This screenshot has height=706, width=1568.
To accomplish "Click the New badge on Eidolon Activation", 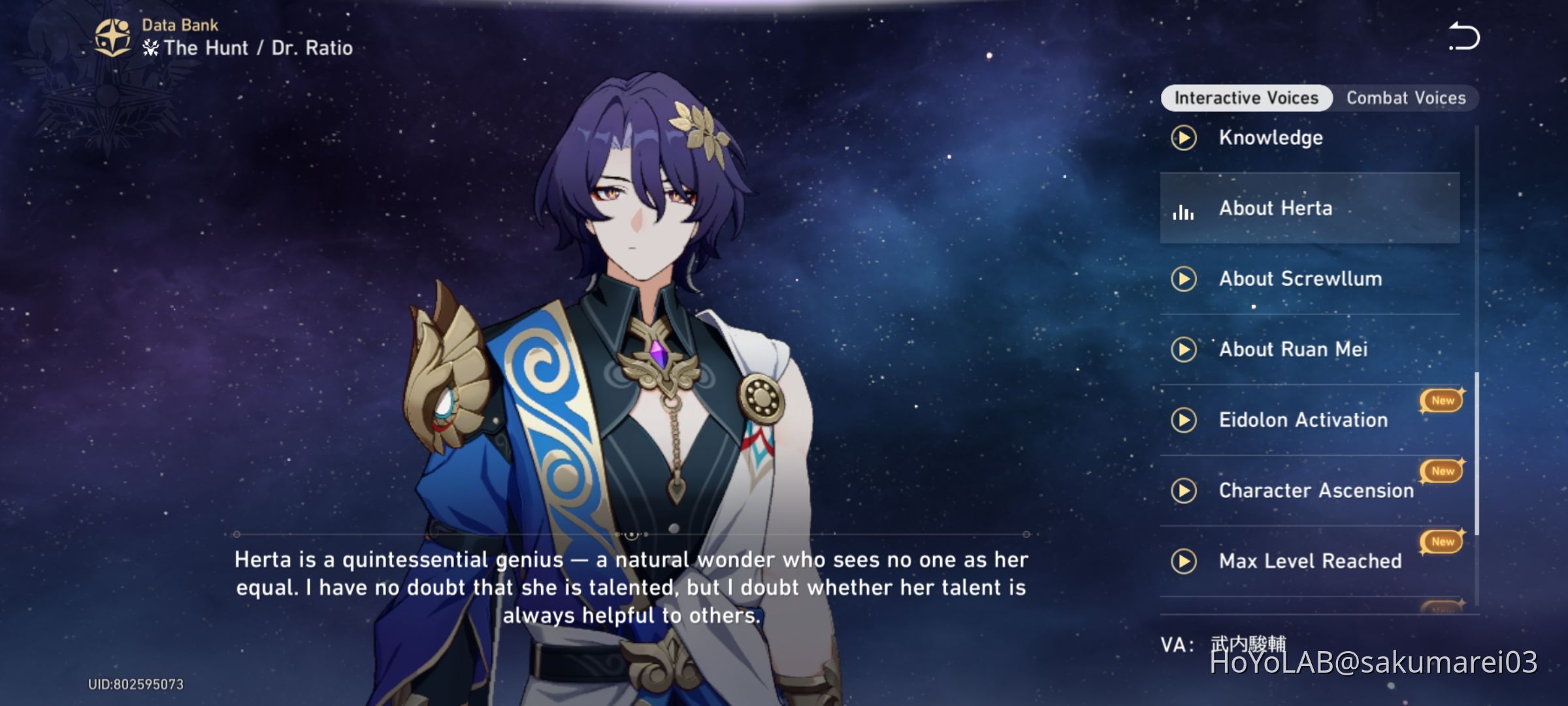I will pyautogui.click(x=1442, y=400).
